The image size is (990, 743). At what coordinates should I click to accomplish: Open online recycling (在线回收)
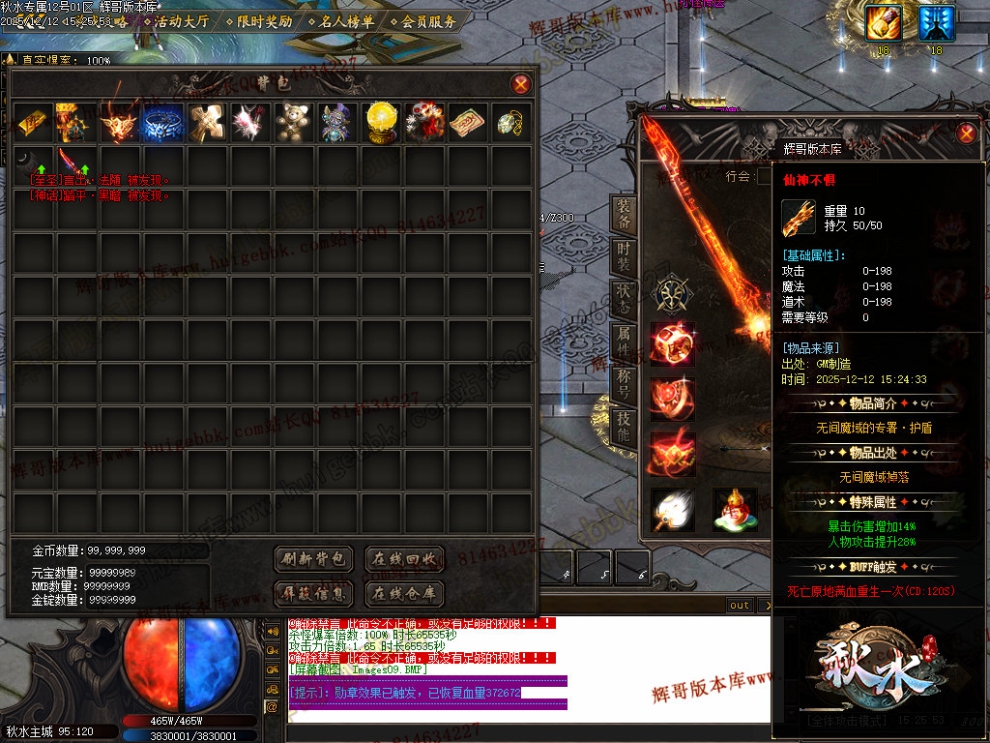click(x=403, y=559)
